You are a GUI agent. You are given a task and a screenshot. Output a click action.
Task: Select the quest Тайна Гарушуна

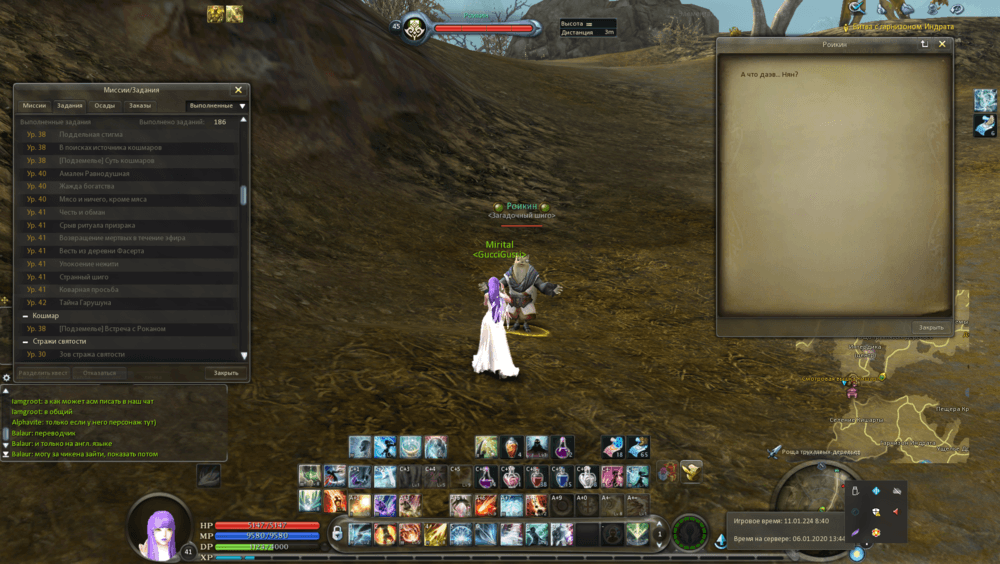click(x=85, y=302)
